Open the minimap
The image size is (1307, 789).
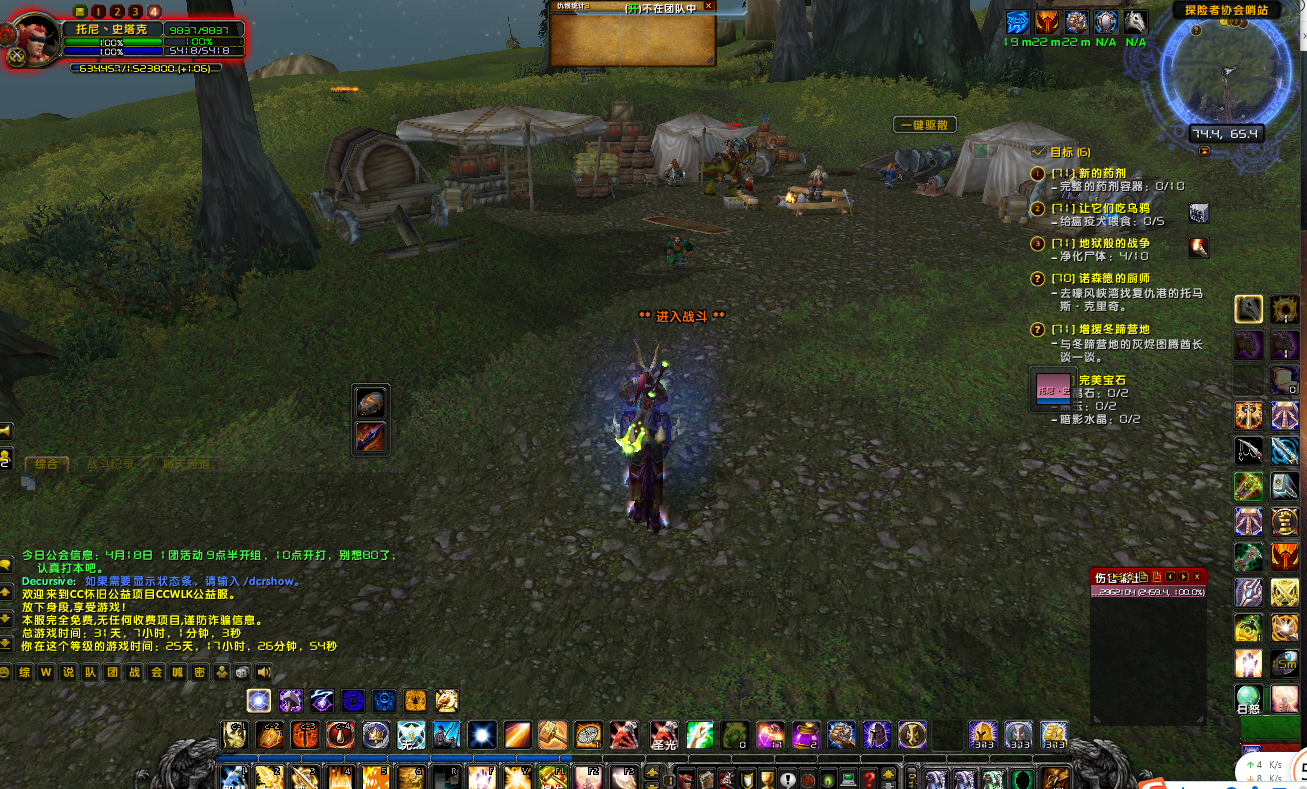[1225, 80]
